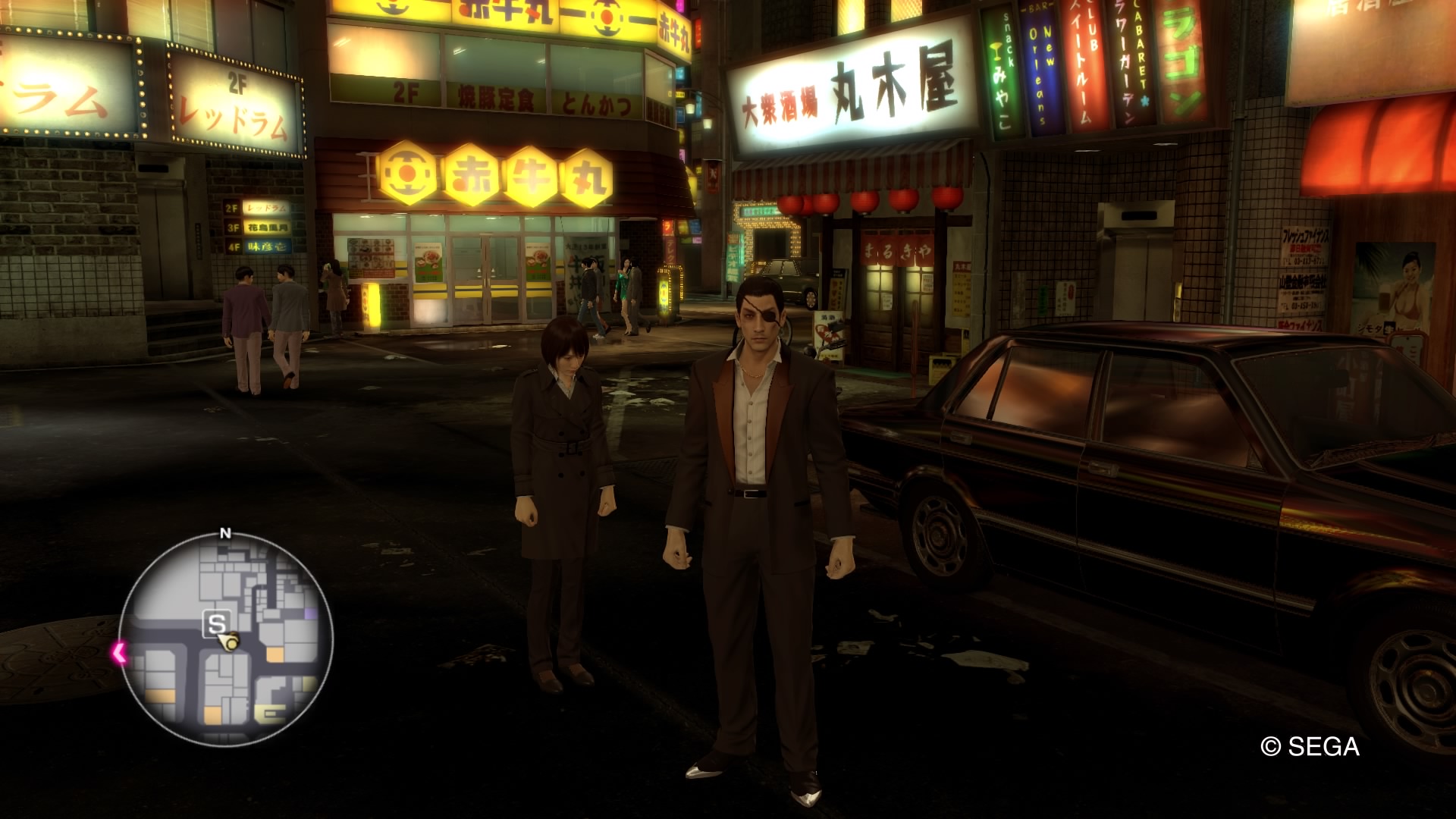Select the gold player position marker
Image resolution: width=1456 pixels, height=819 pixels.
[231, 643]
